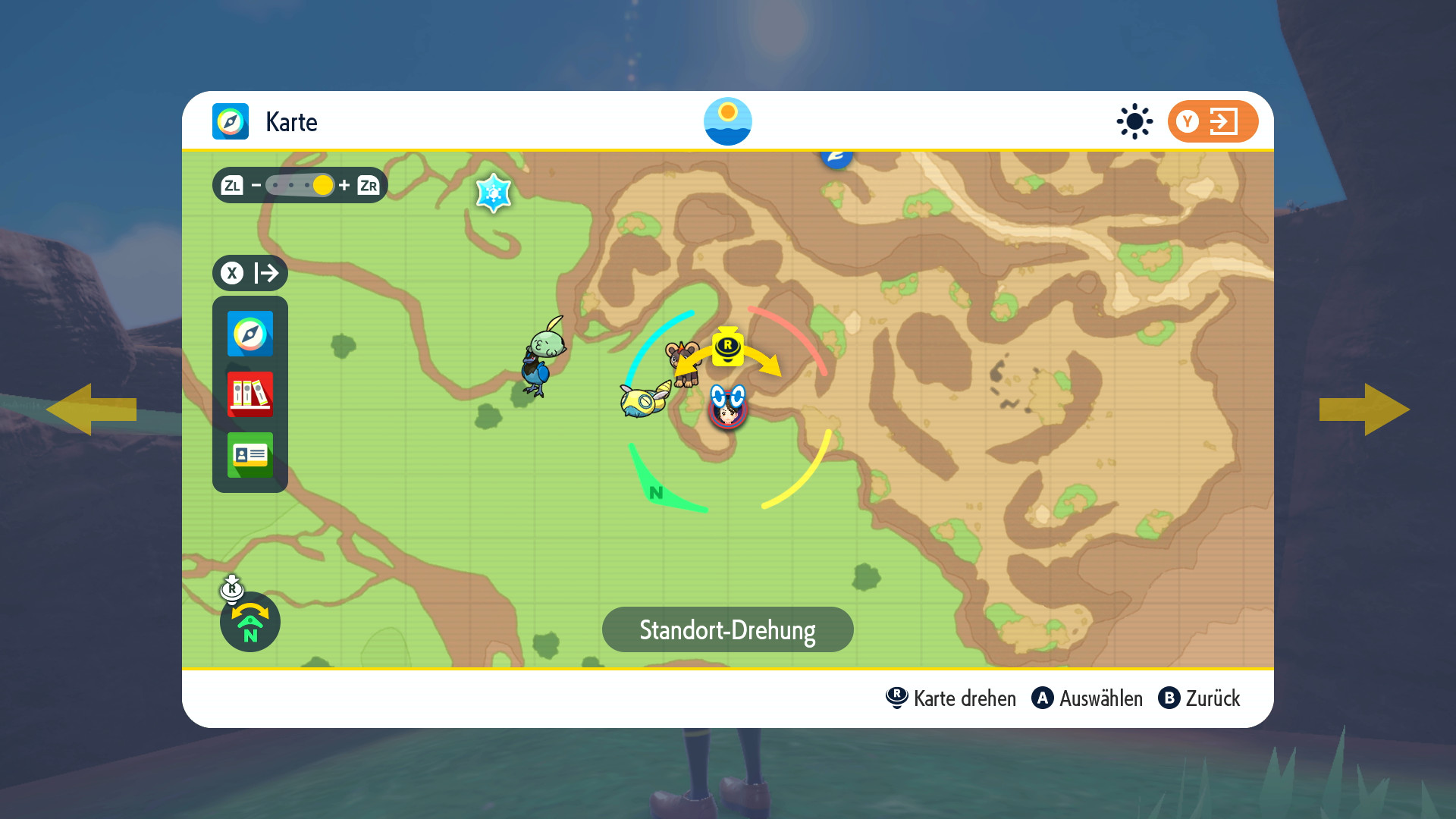The image size is (1456, 819).
Task: Adjust the yellow map zoom slider knob
Action: [323, 185]
